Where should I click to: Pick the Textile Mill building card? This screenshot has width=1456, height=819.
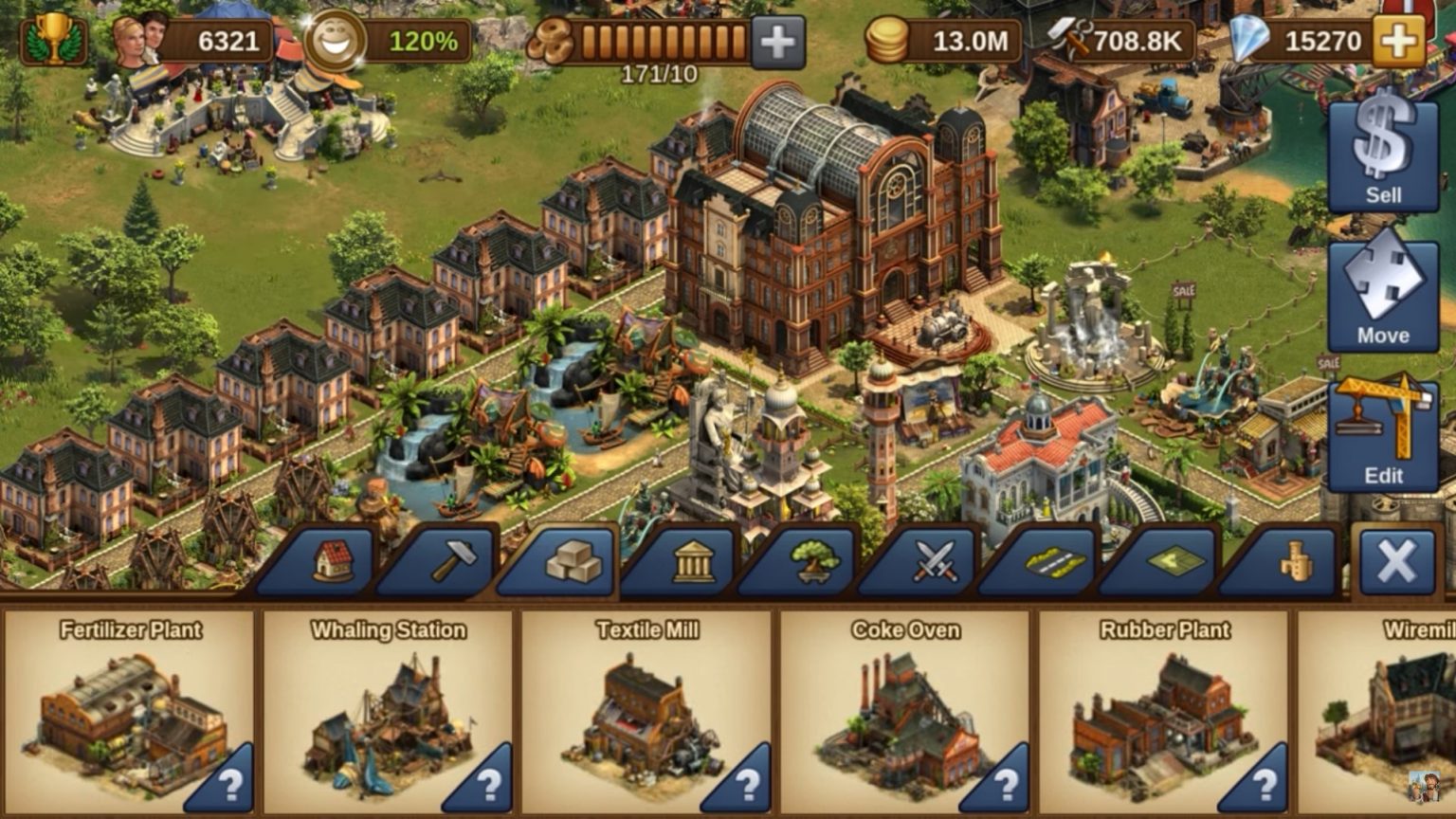647,713
